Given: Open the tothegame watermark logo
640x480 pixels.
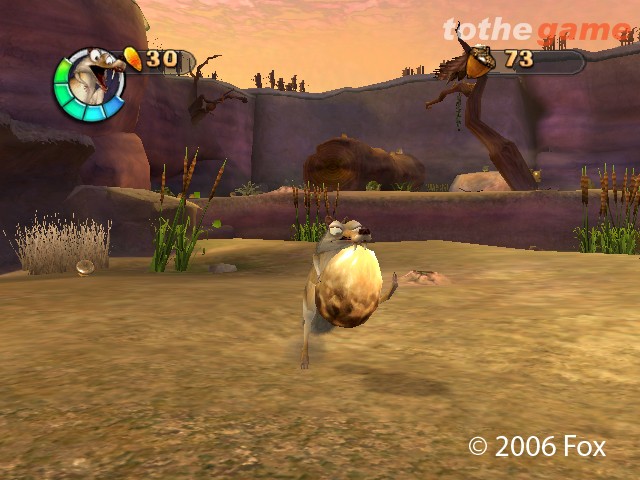Looking at the screenshot, I should (536, 30).
